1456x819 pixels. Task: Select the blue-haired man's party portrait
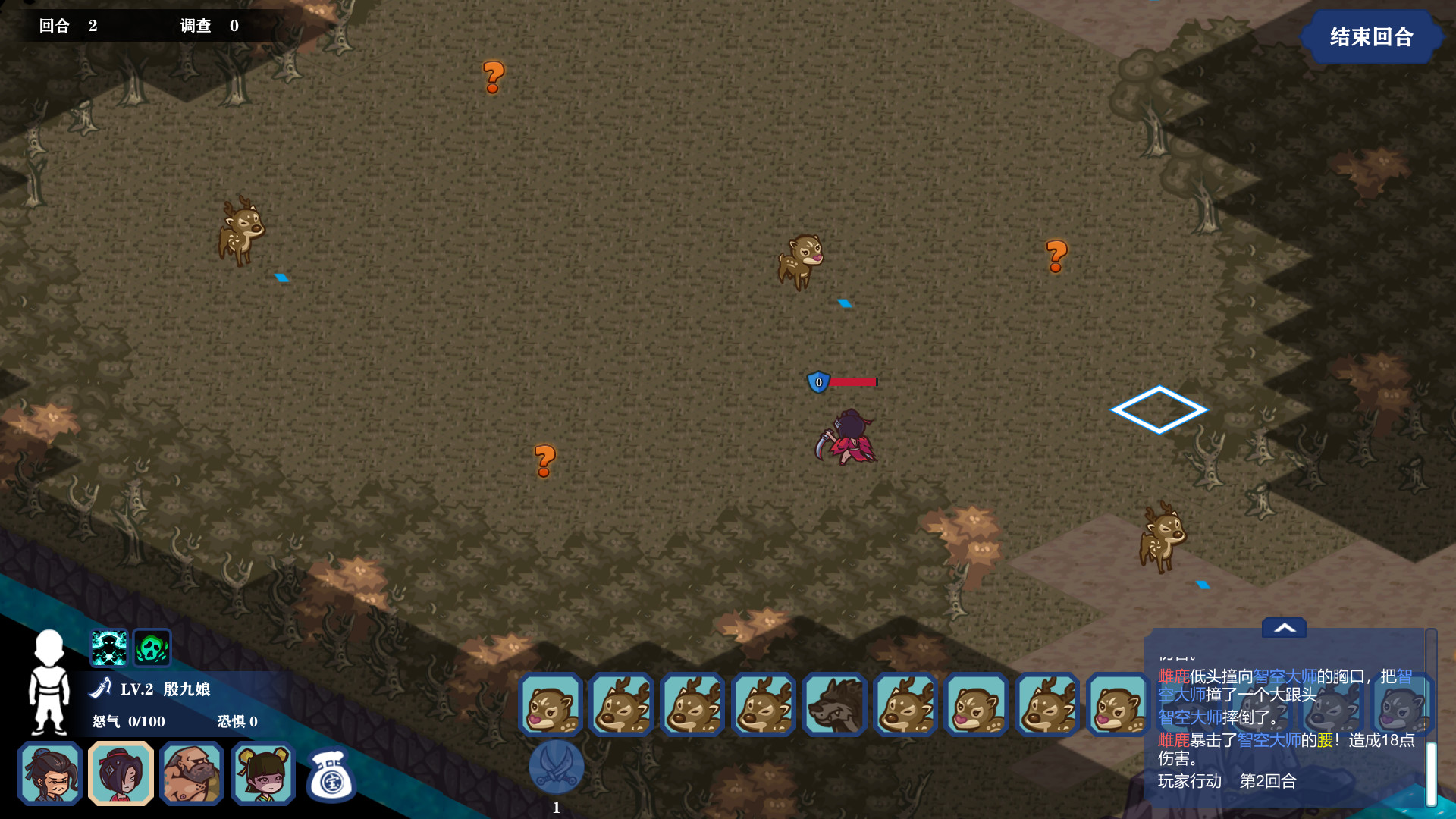[x=51, y=773]
